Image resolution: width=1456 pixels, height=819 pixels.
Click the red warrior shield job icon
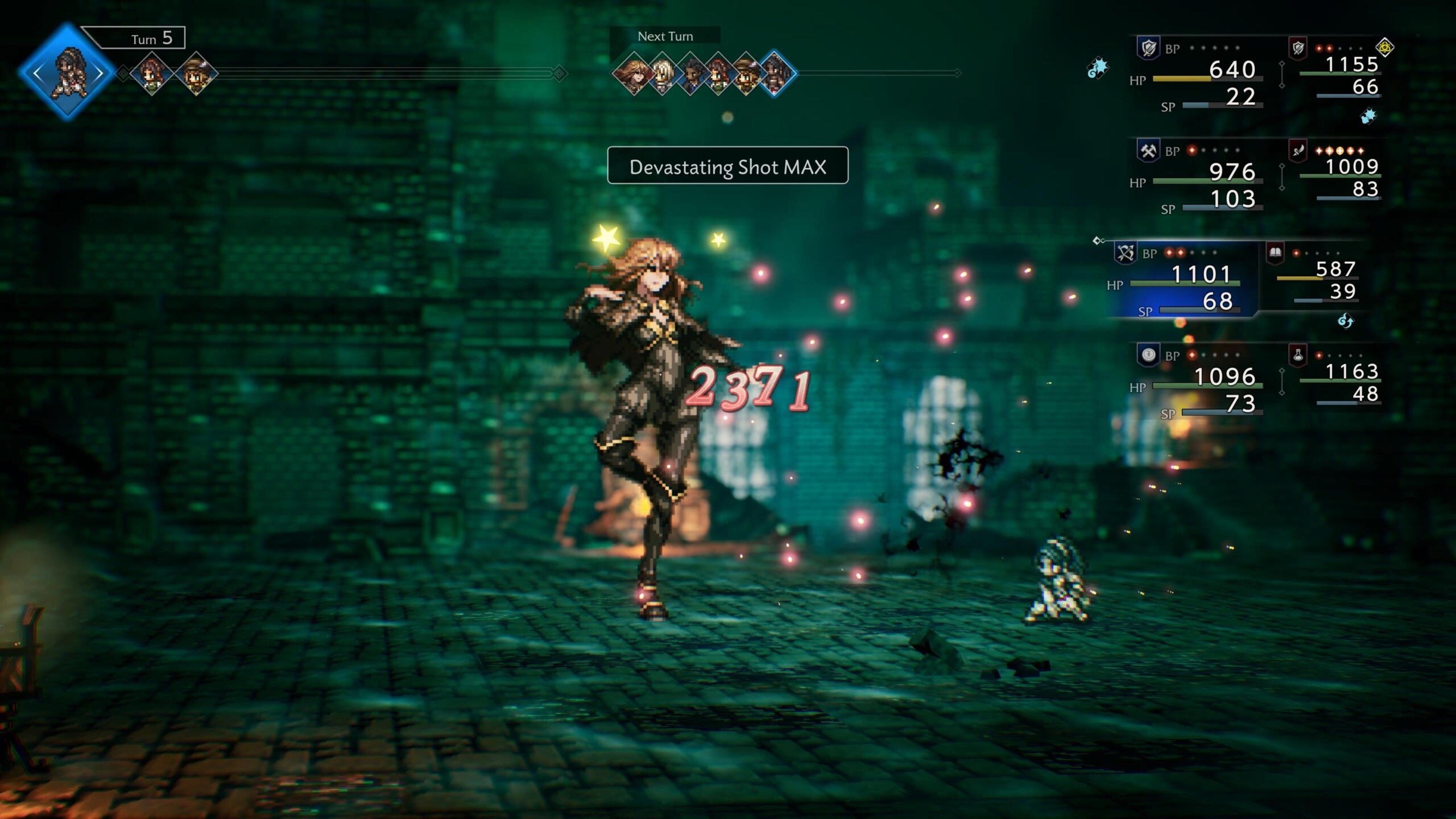(1298, 48)
